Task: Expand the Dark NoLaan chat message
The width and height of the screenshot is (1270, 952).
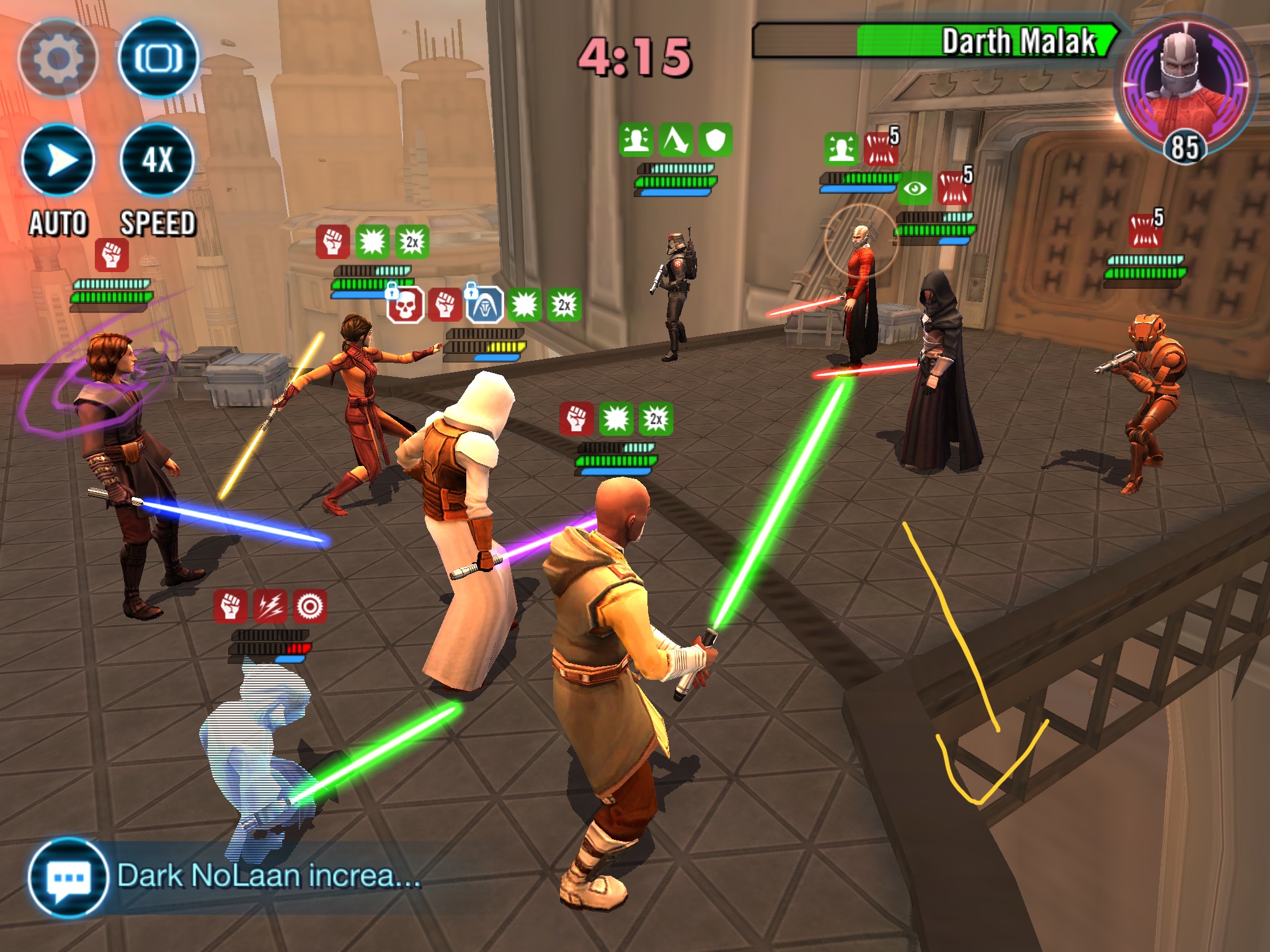Action: tap(269, 876)
